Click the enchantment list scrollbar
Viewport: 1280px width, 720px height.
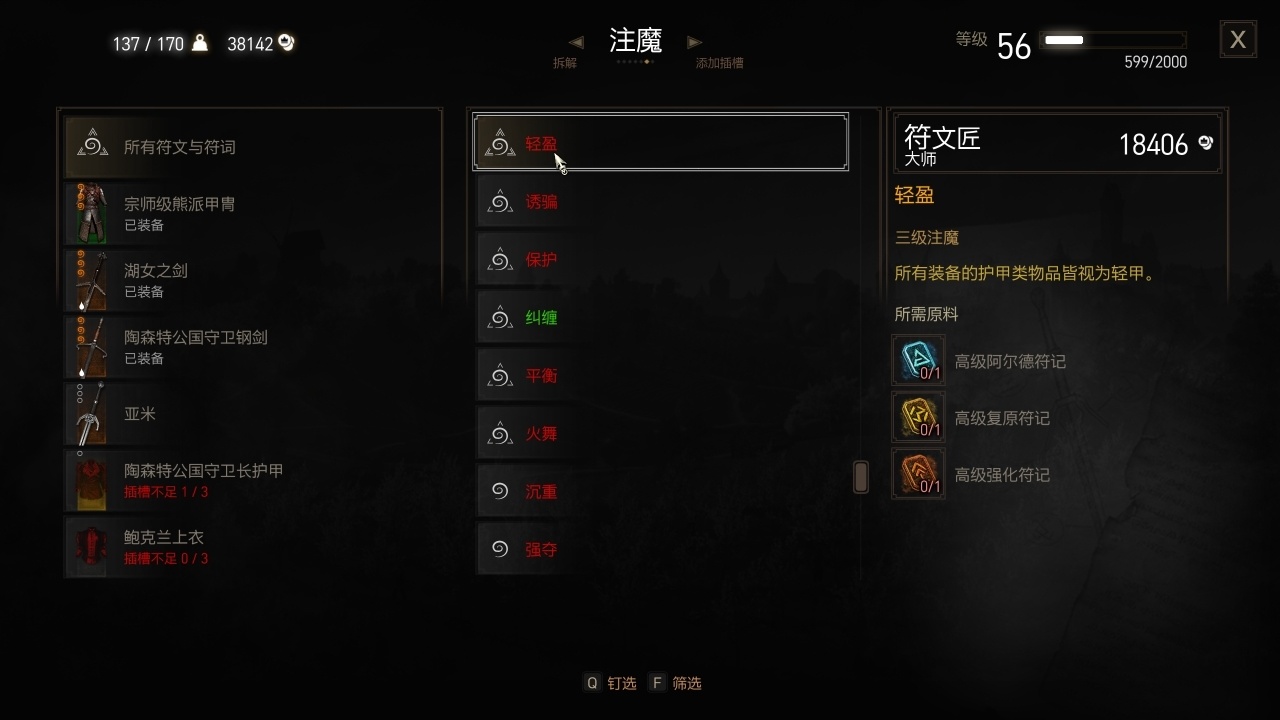point(860,477)
